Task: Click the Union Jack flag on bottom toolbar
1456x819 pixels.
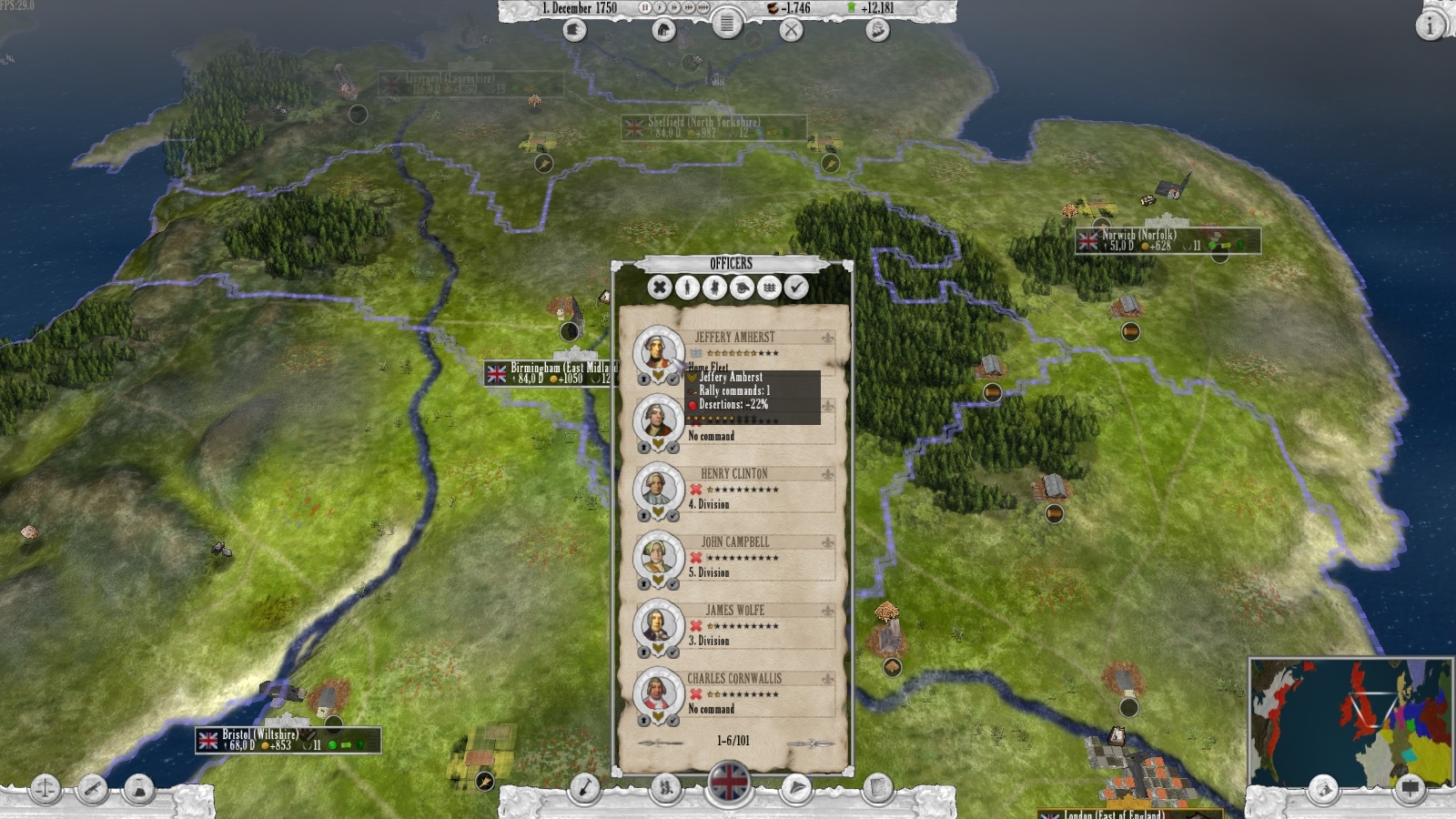Action: pyautogui.click(x=727, y=783)
